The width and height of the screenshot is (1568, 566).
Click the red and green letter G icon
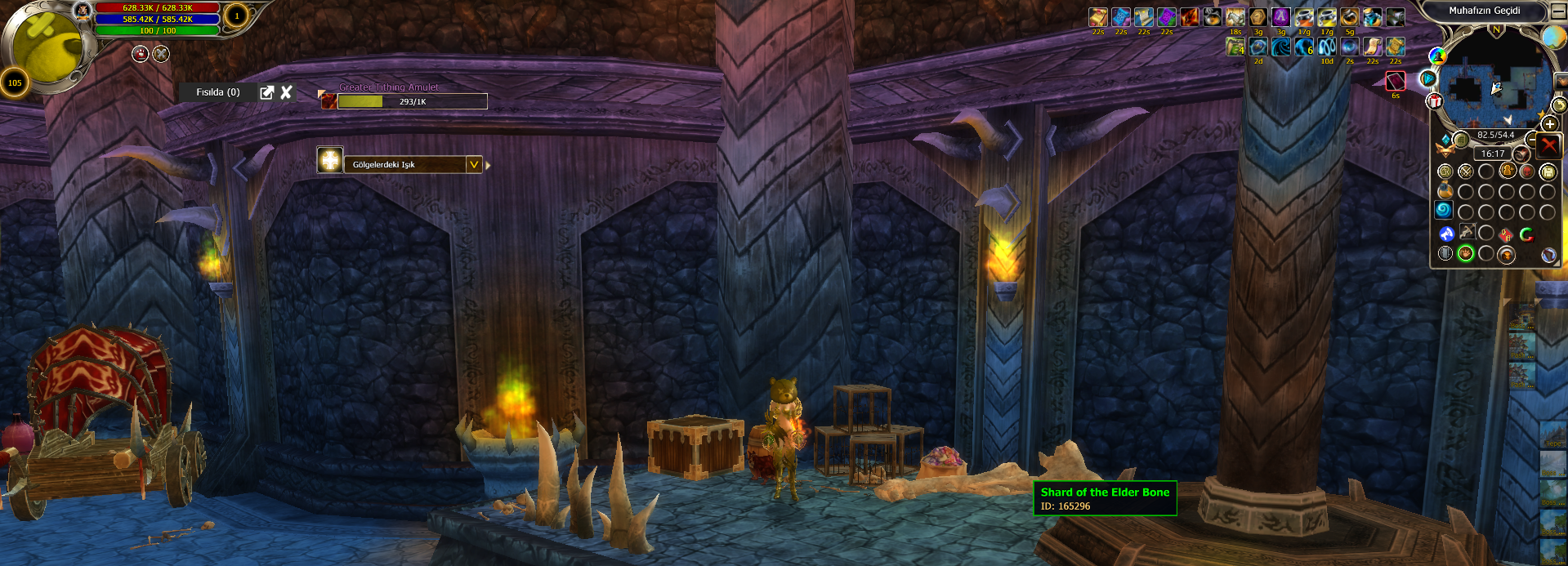coord(1526,234)
